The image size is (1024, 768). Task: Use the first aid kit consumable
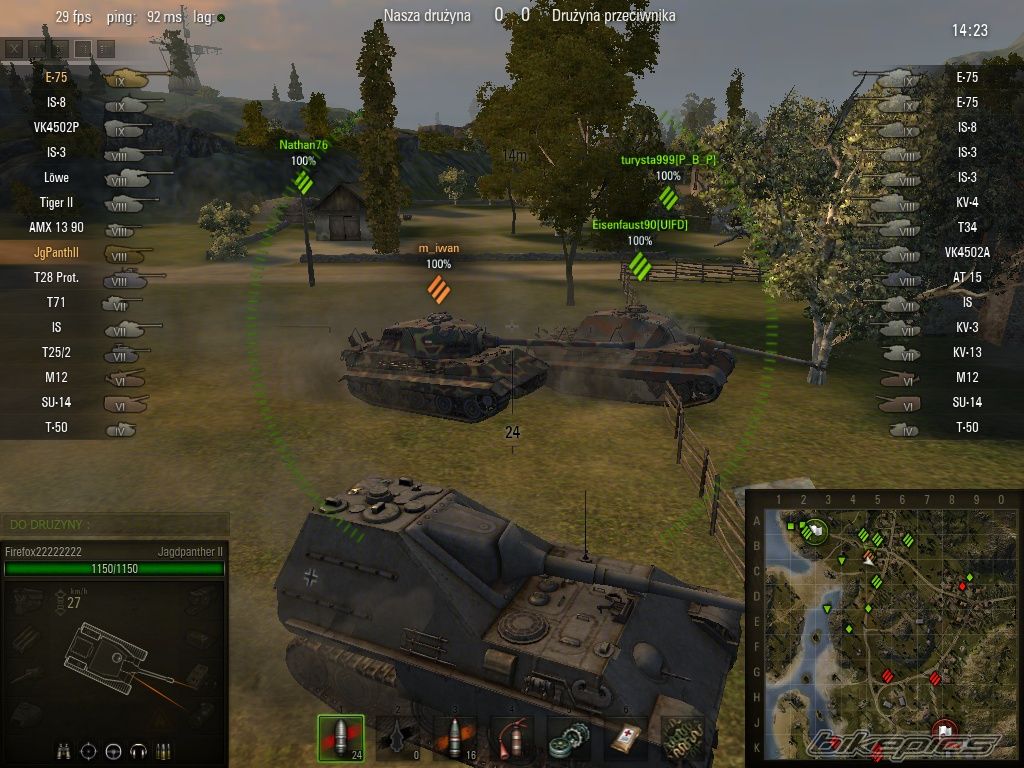tap(626, 738)
